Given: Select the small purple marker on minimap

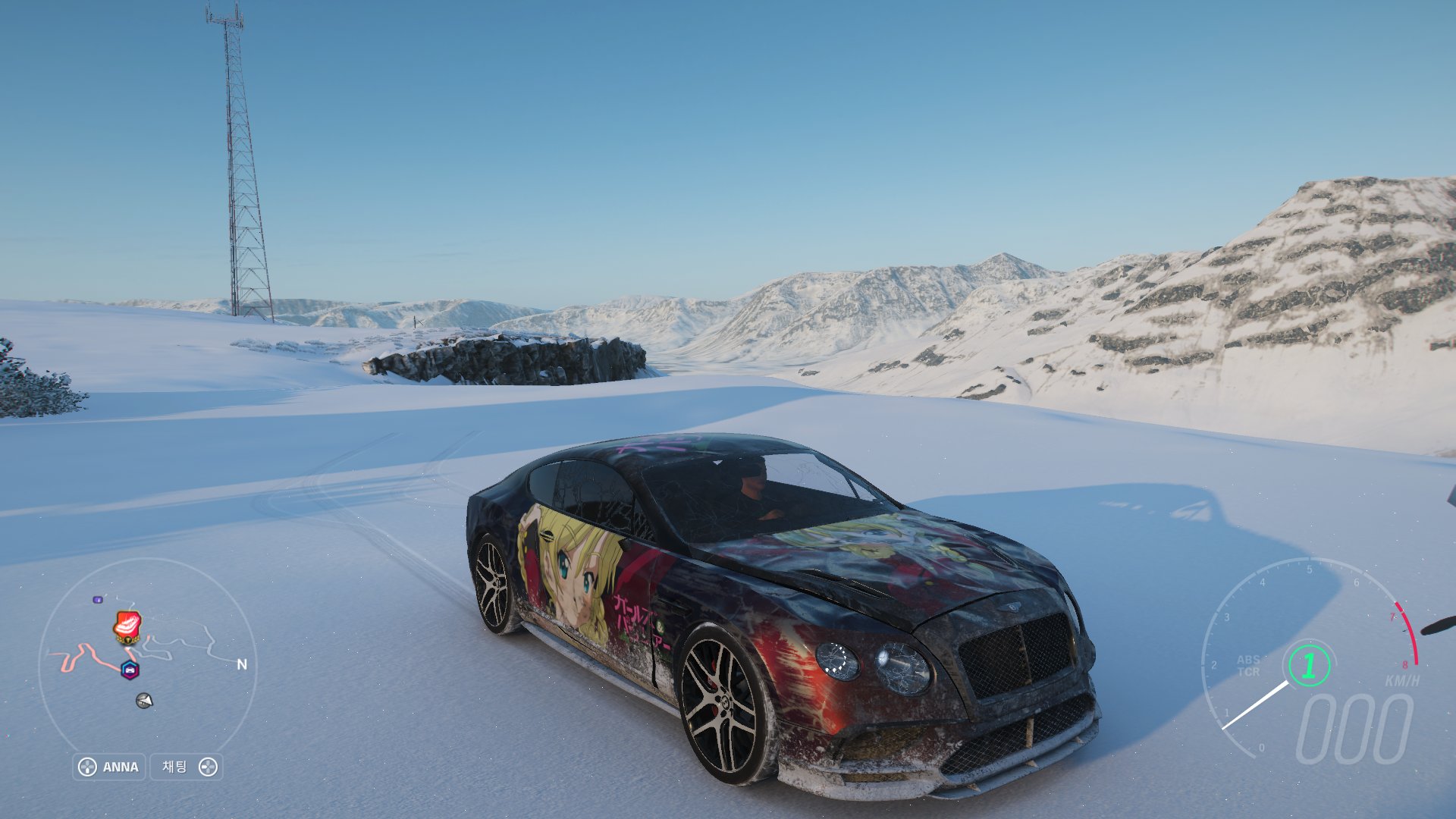Looking at the screenshot, I should click(98, 600).
